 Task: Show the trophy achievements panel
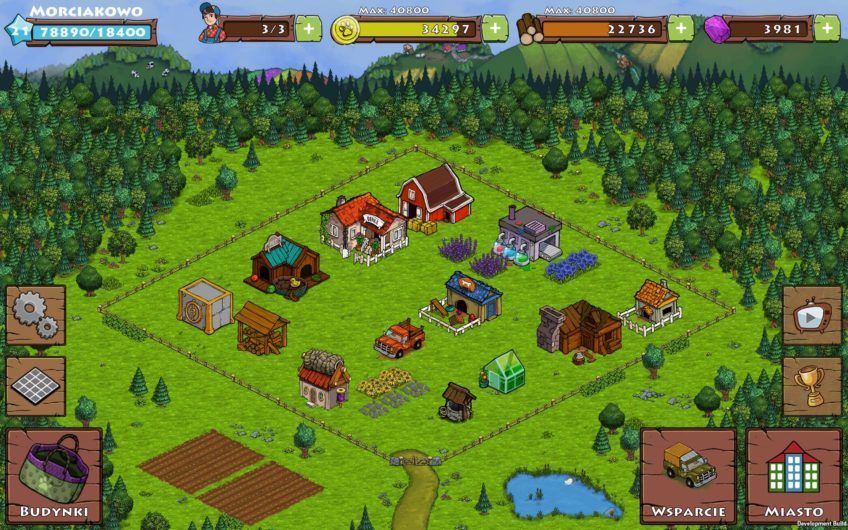pyautogui.click(x=811, y=385)
